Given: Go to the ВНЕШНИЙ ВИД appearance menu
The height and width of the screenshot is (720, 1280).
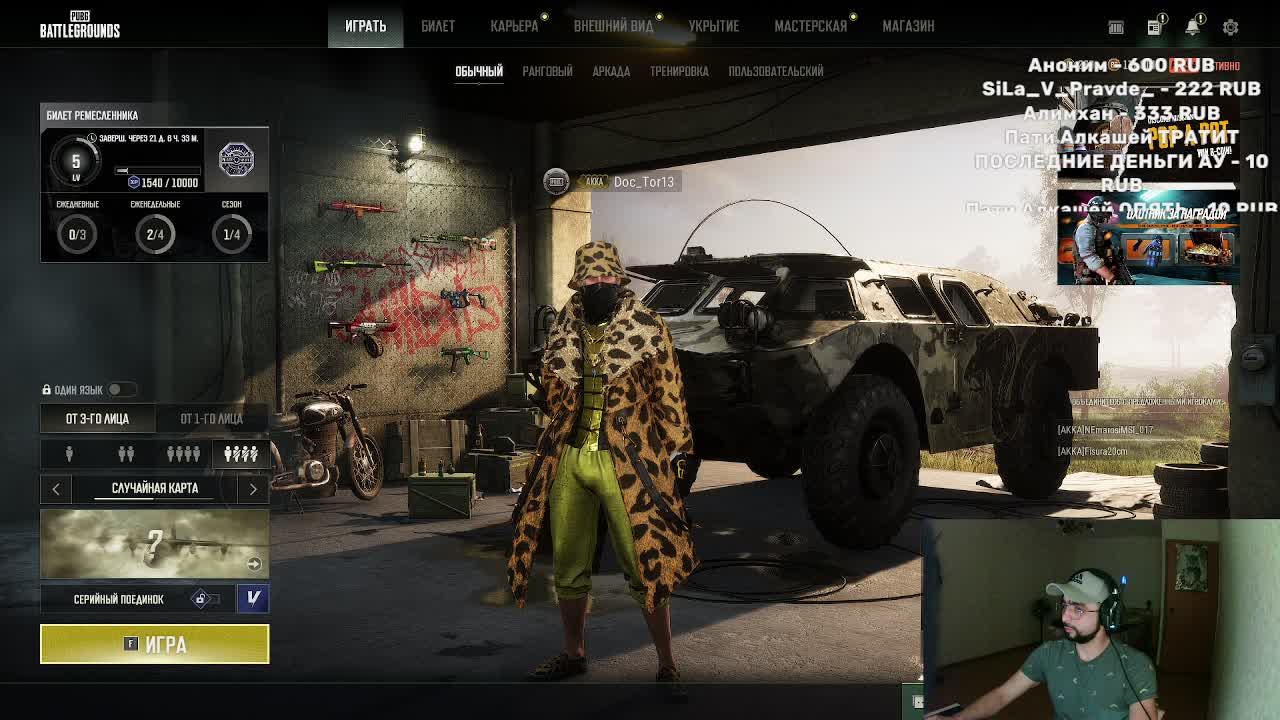Looking at the screenshot, I should 613,26.
